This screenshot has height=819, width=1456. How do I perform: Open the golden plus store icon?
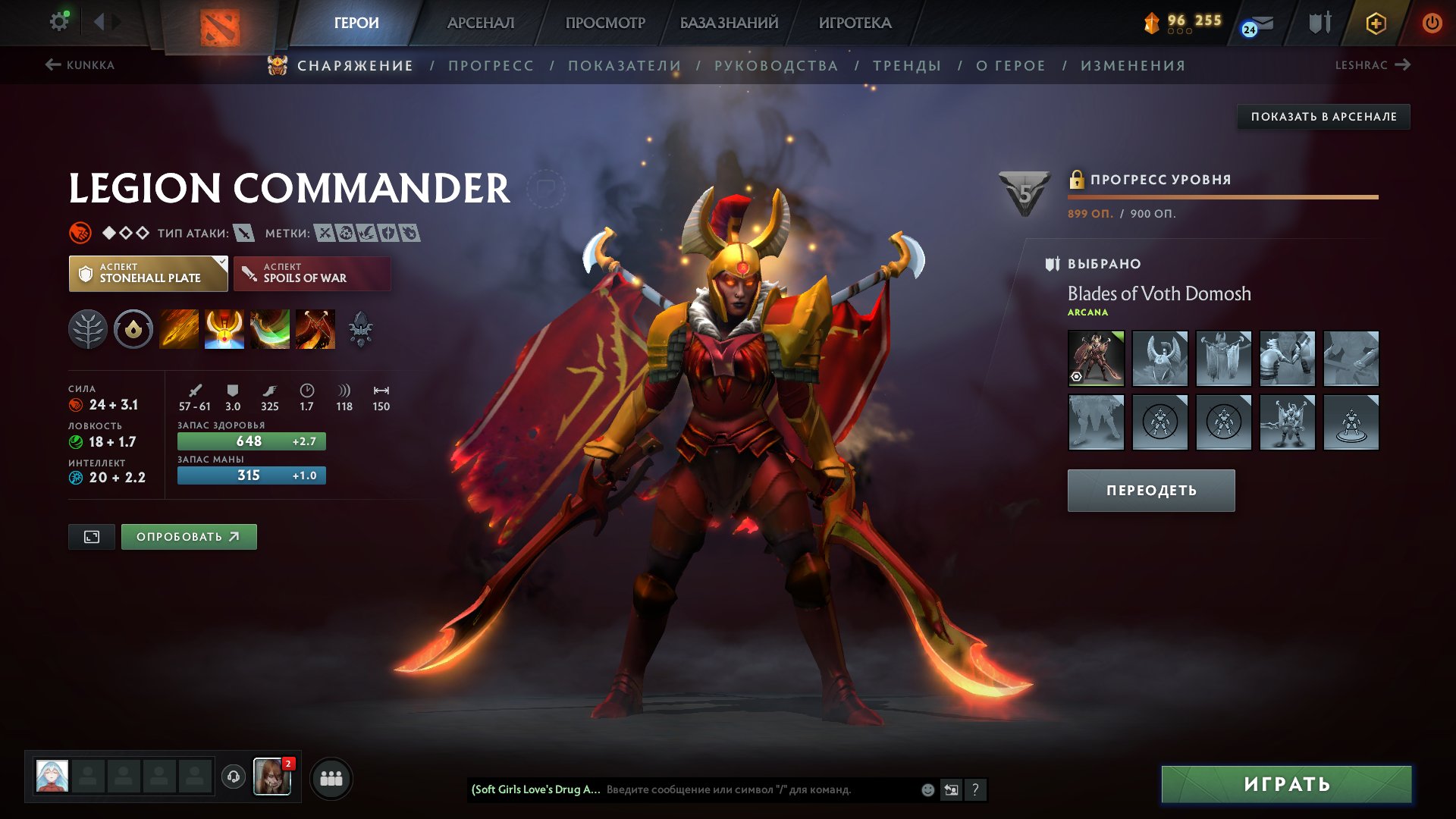coord(1376,23)
